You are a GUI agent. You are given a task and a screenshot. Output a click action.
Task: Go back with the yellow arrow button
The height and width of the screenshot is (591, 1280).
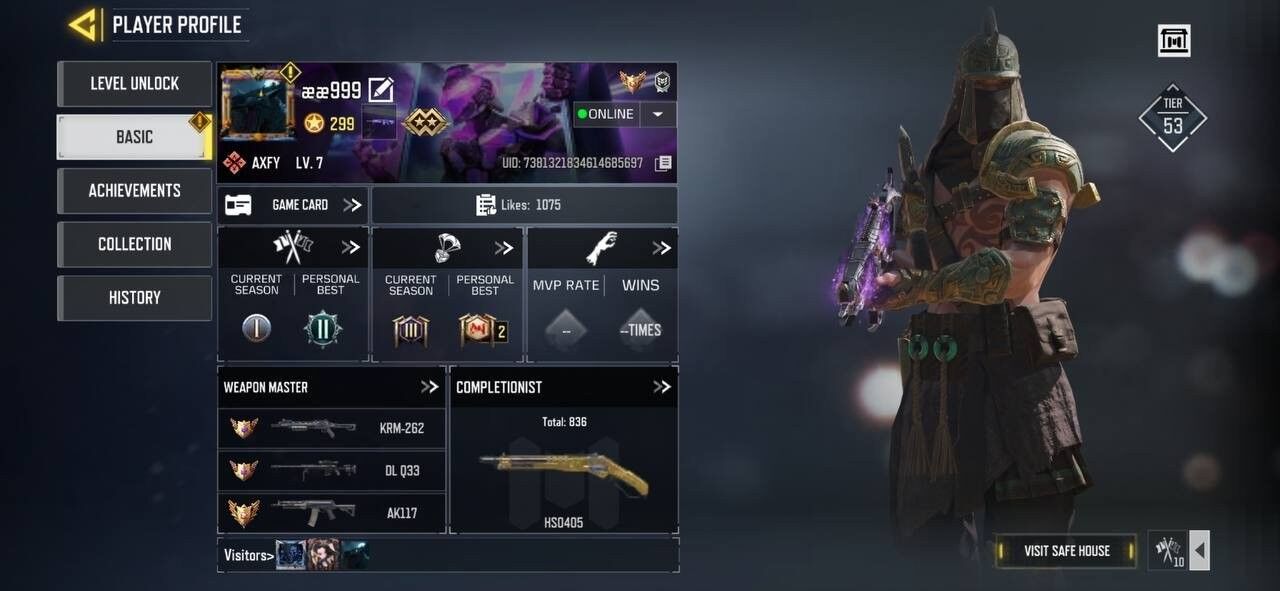pyautogui.click(x=82, y=25)
